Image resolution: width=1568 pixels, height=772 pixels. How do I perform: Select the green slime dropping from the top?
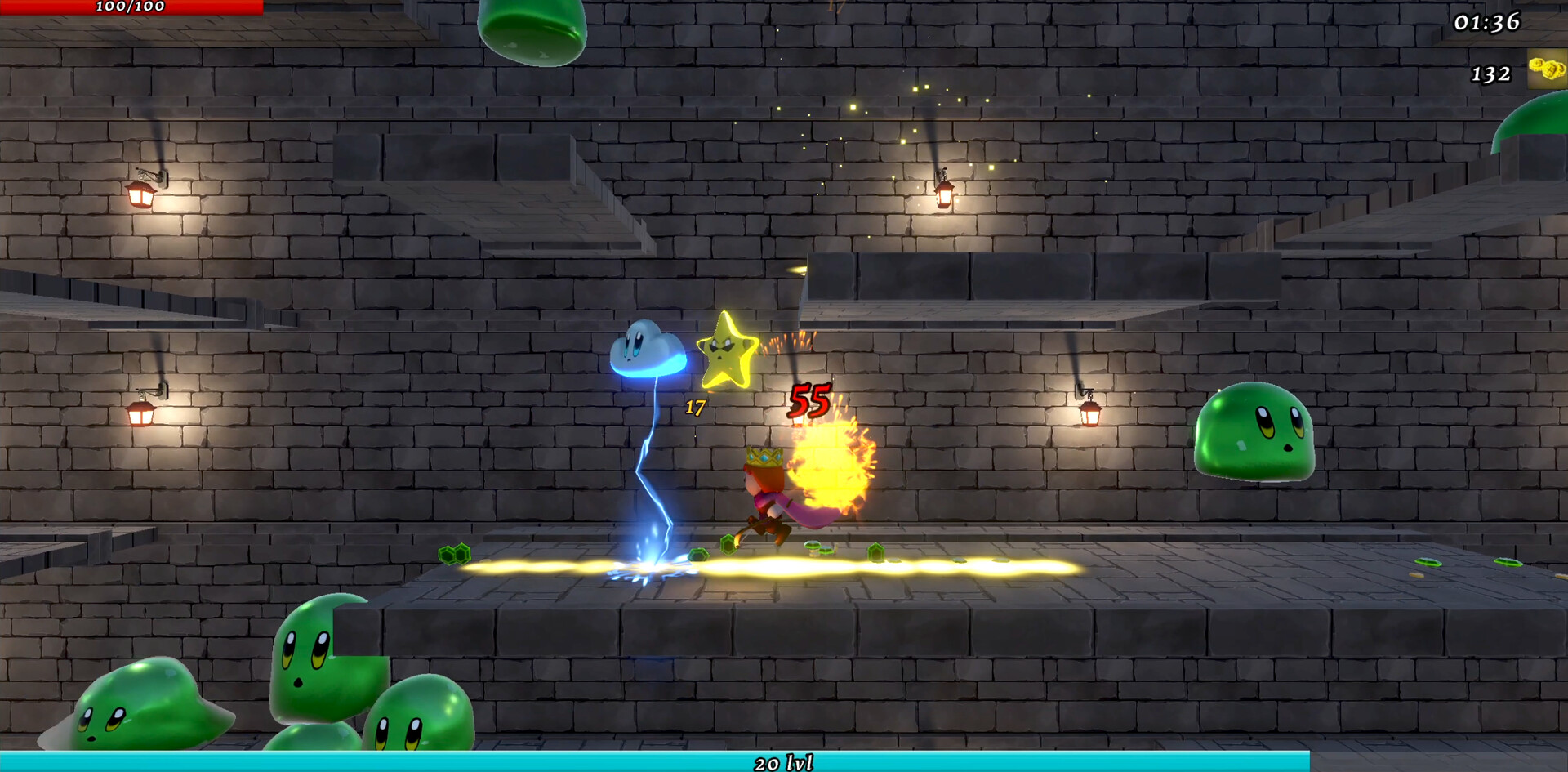[x=532, y=29]
